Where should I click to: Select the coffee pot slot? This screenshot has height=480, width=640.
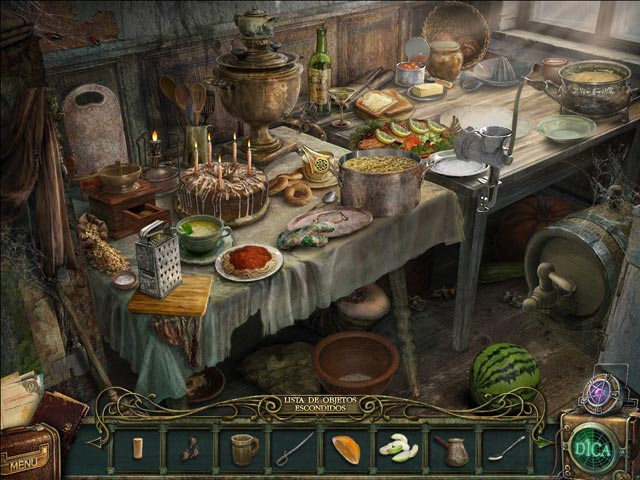[x=453, y=449]
